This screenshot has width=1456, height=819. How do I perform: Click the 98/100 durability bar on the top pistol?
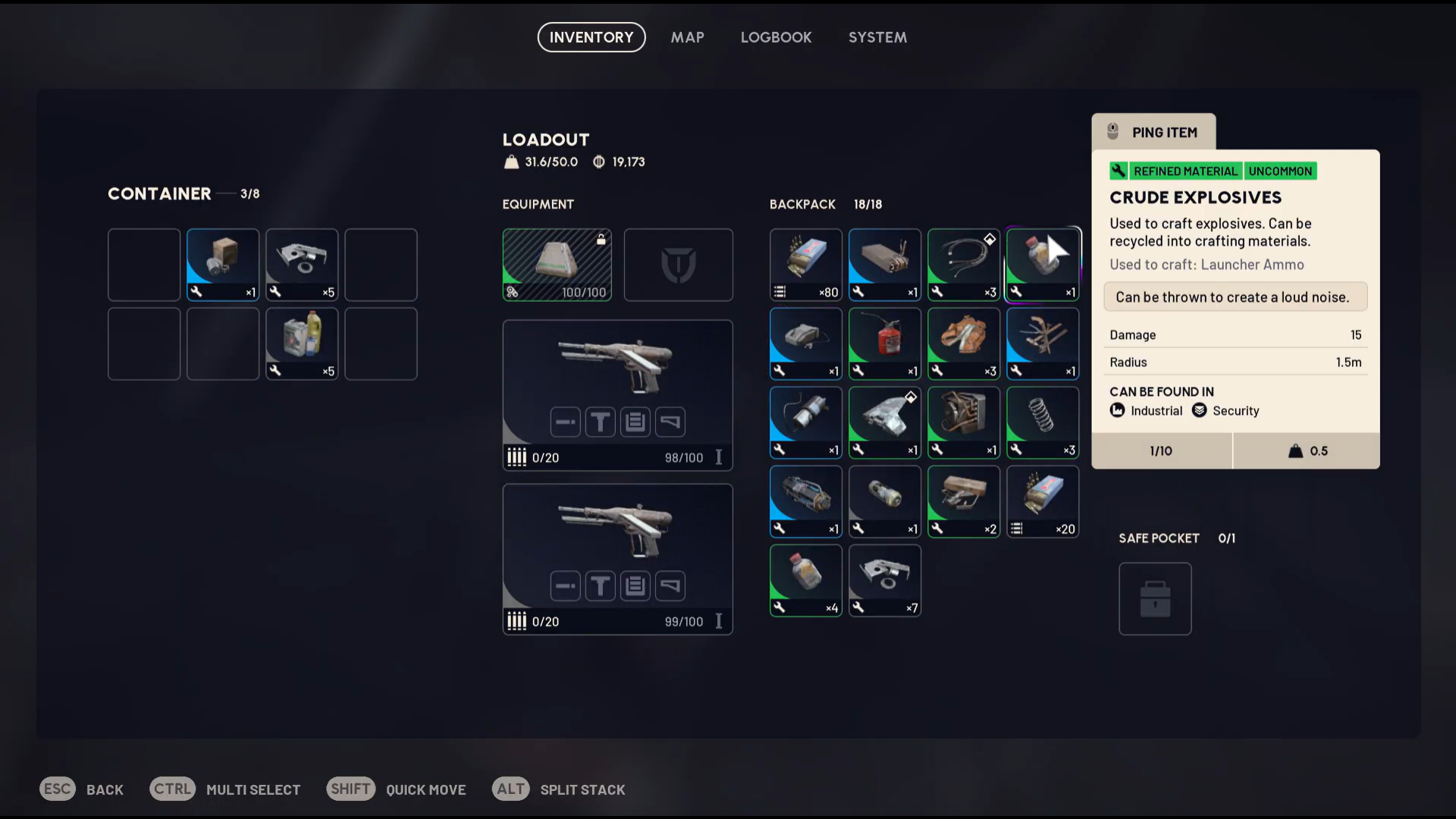click(x=683, y=457)
